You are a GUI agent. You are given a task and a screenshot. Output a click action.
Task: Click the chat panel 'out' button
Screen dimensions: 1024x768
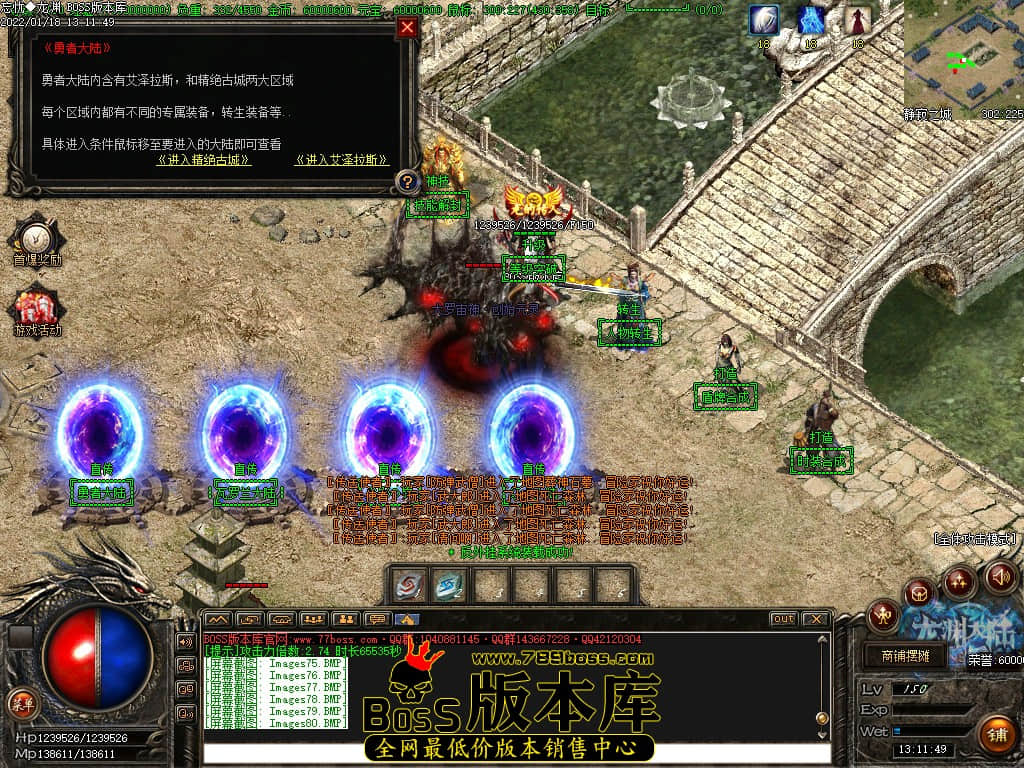point(783,619)
